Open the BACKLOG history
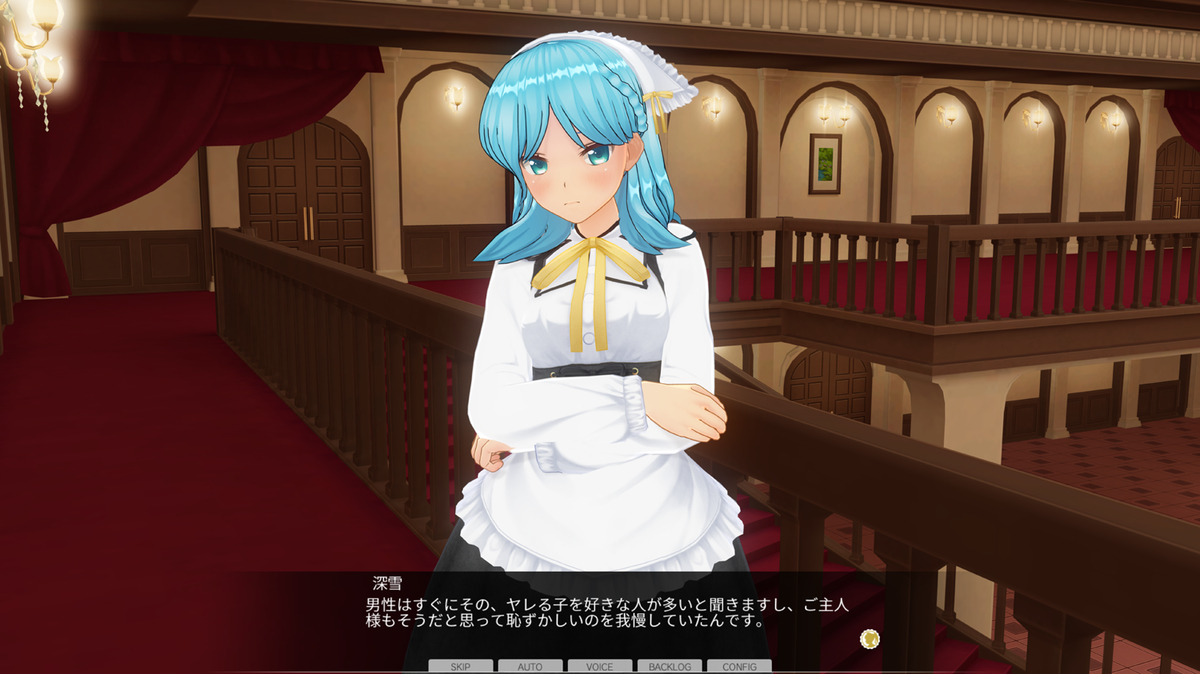 pos(669,666)
